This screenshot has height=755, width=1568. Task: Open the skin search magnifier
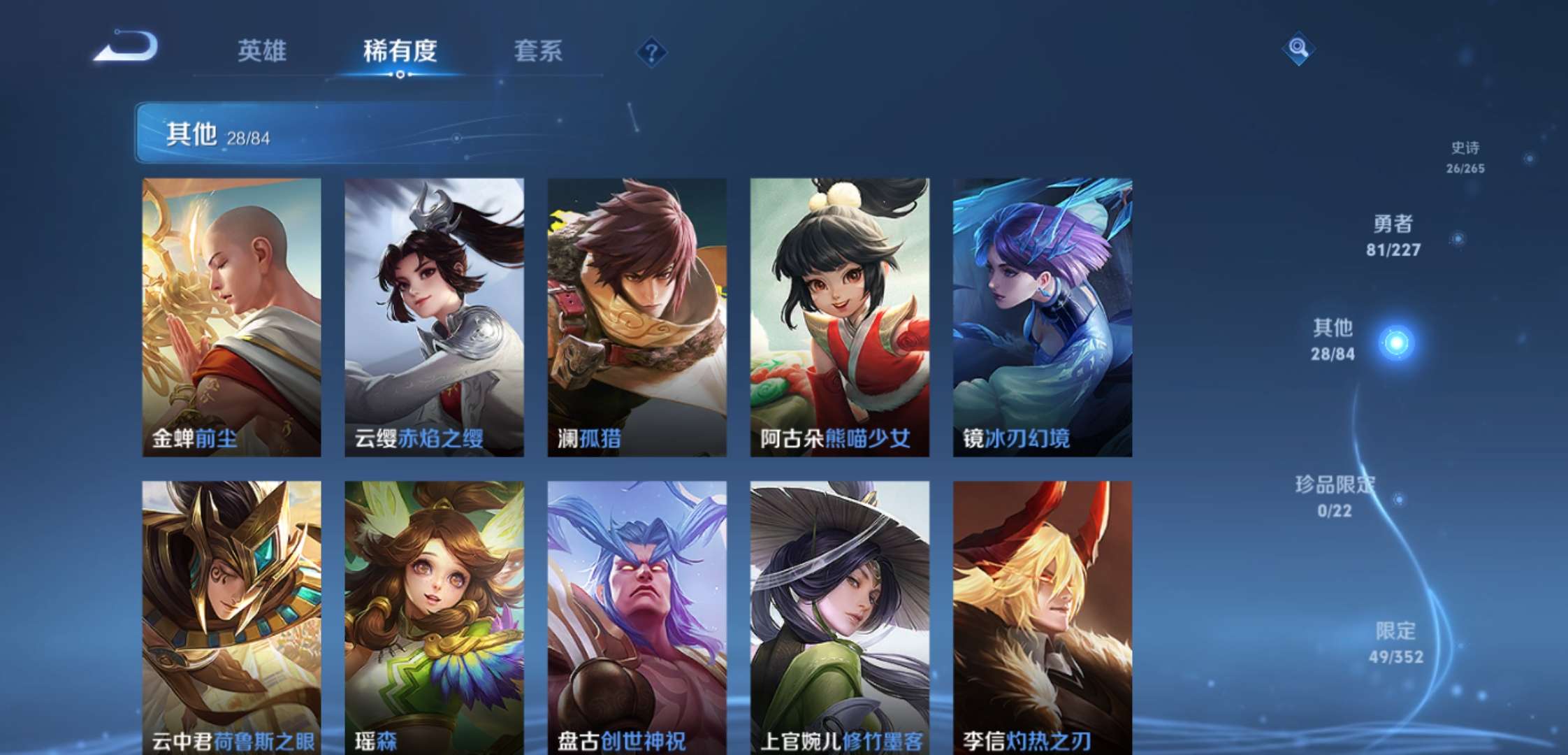point(1298,48)
